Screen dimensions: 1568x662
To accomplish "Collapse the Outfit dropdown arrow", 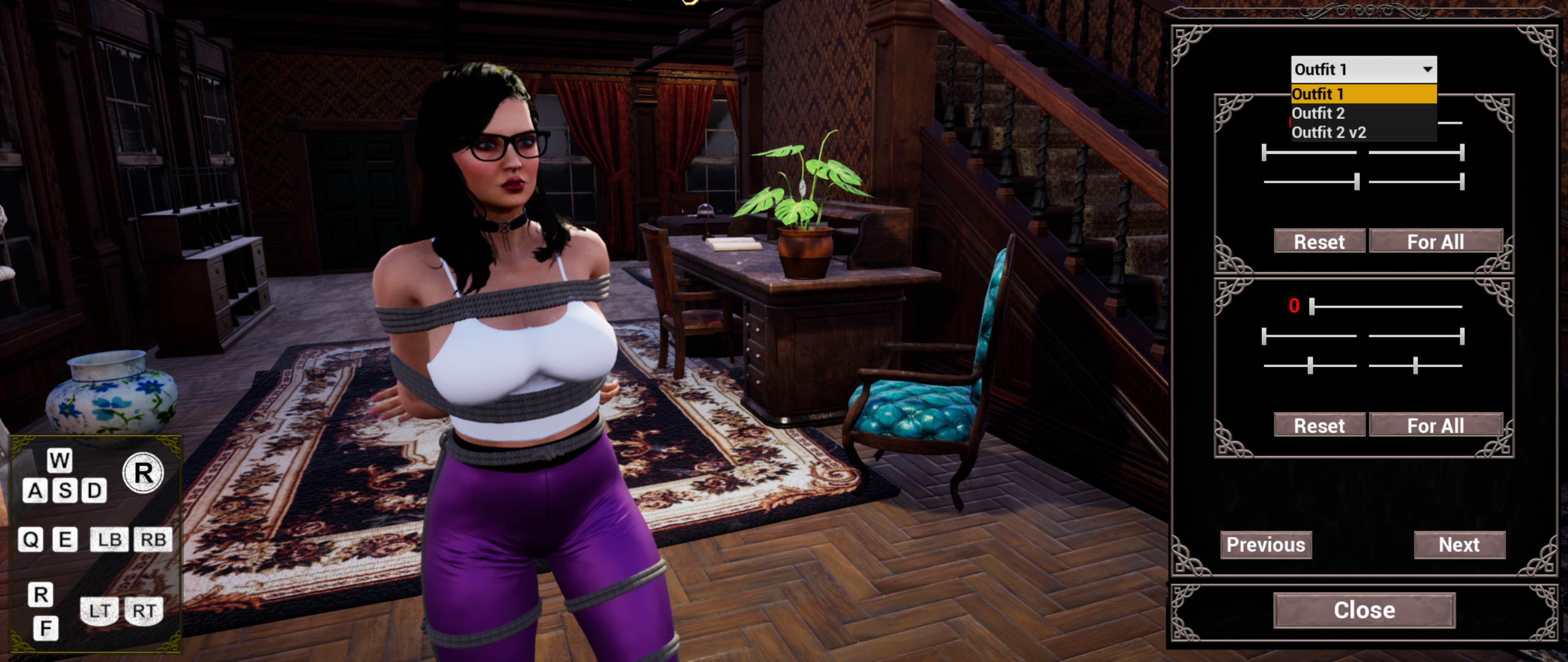I will (1427, 69).
